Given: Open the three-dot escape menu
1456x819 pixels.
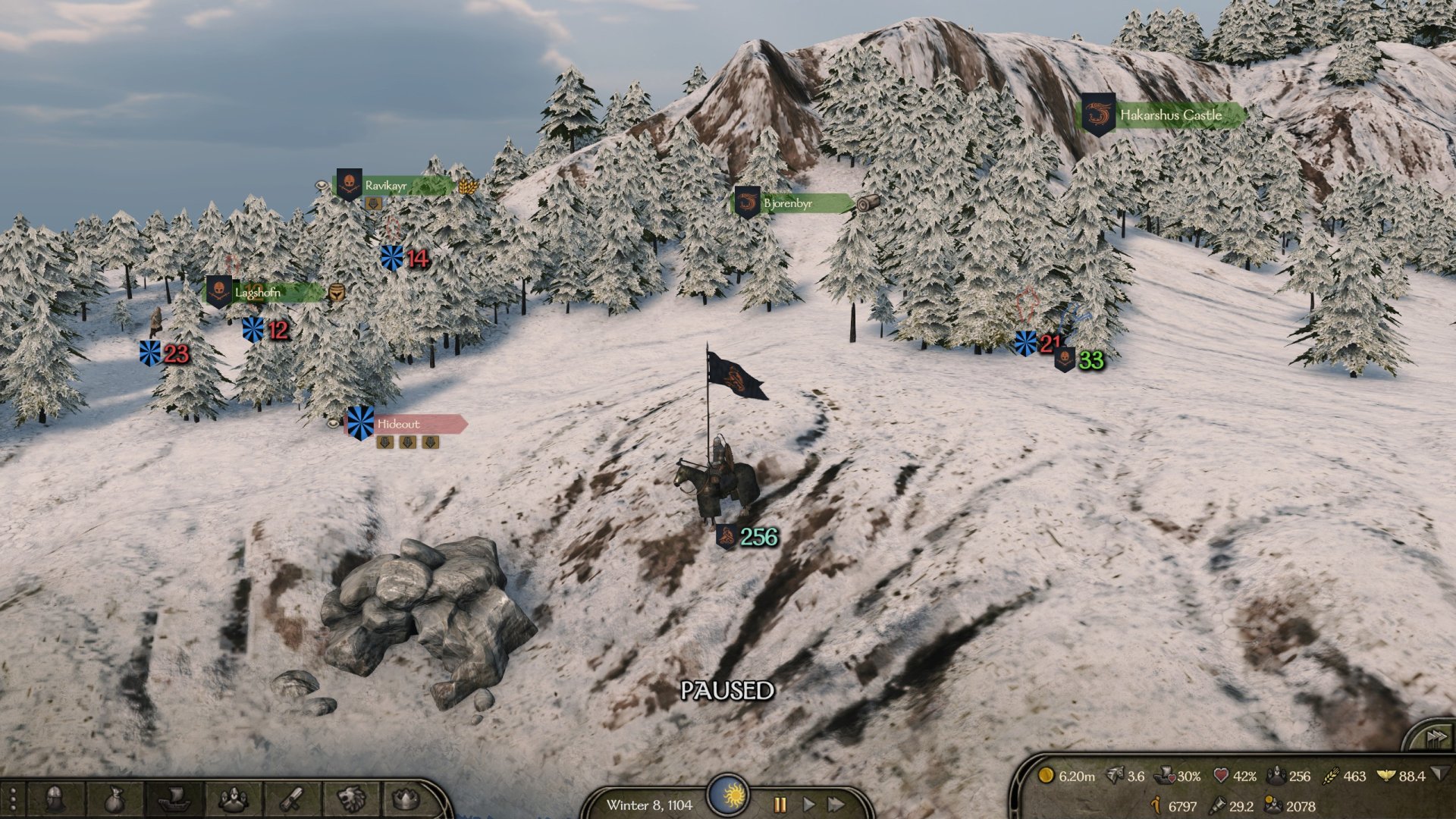Looking at the screenshot, I should tap(13, 801).
